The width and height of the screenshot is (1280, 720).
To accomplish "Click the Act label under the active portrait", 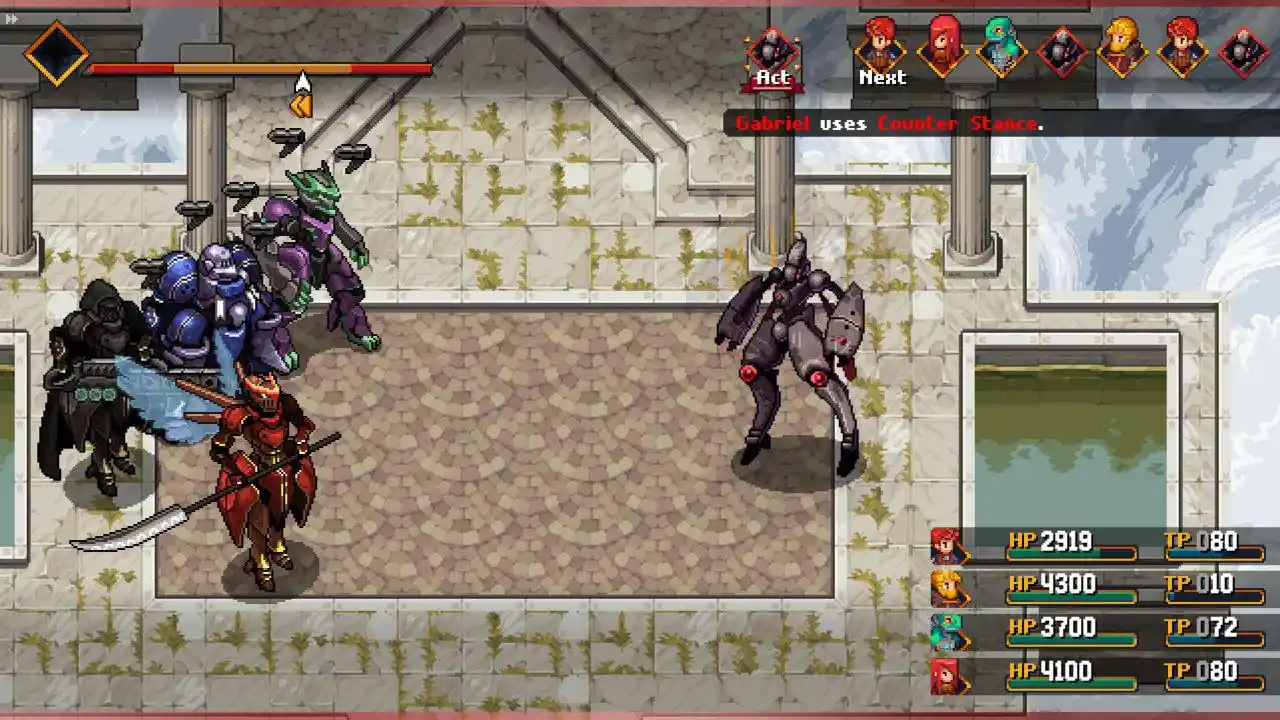I will tap(770, 77).
